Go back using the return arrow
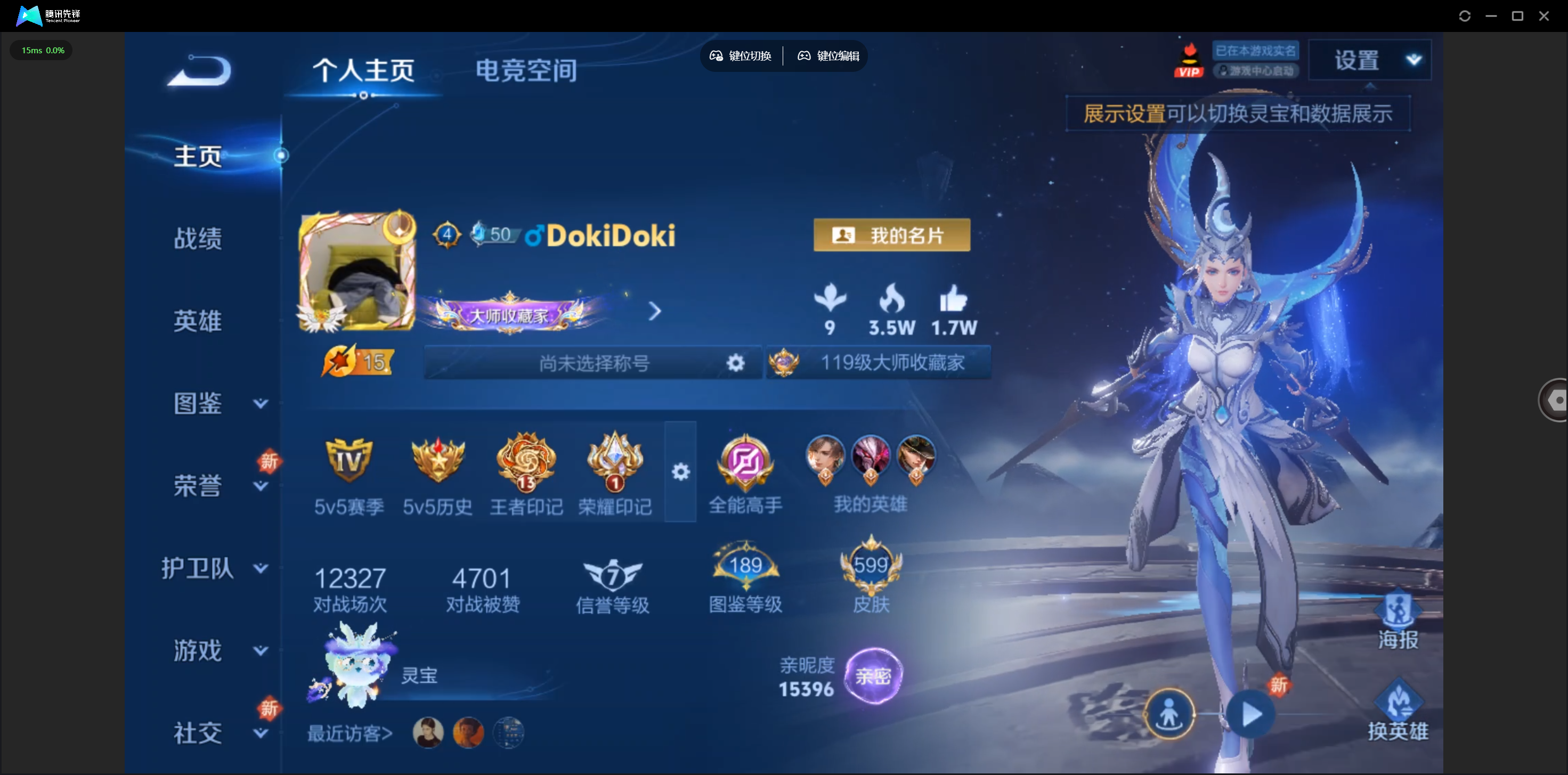Screen dimensions: 1568x775 click(x=200, y=70)
